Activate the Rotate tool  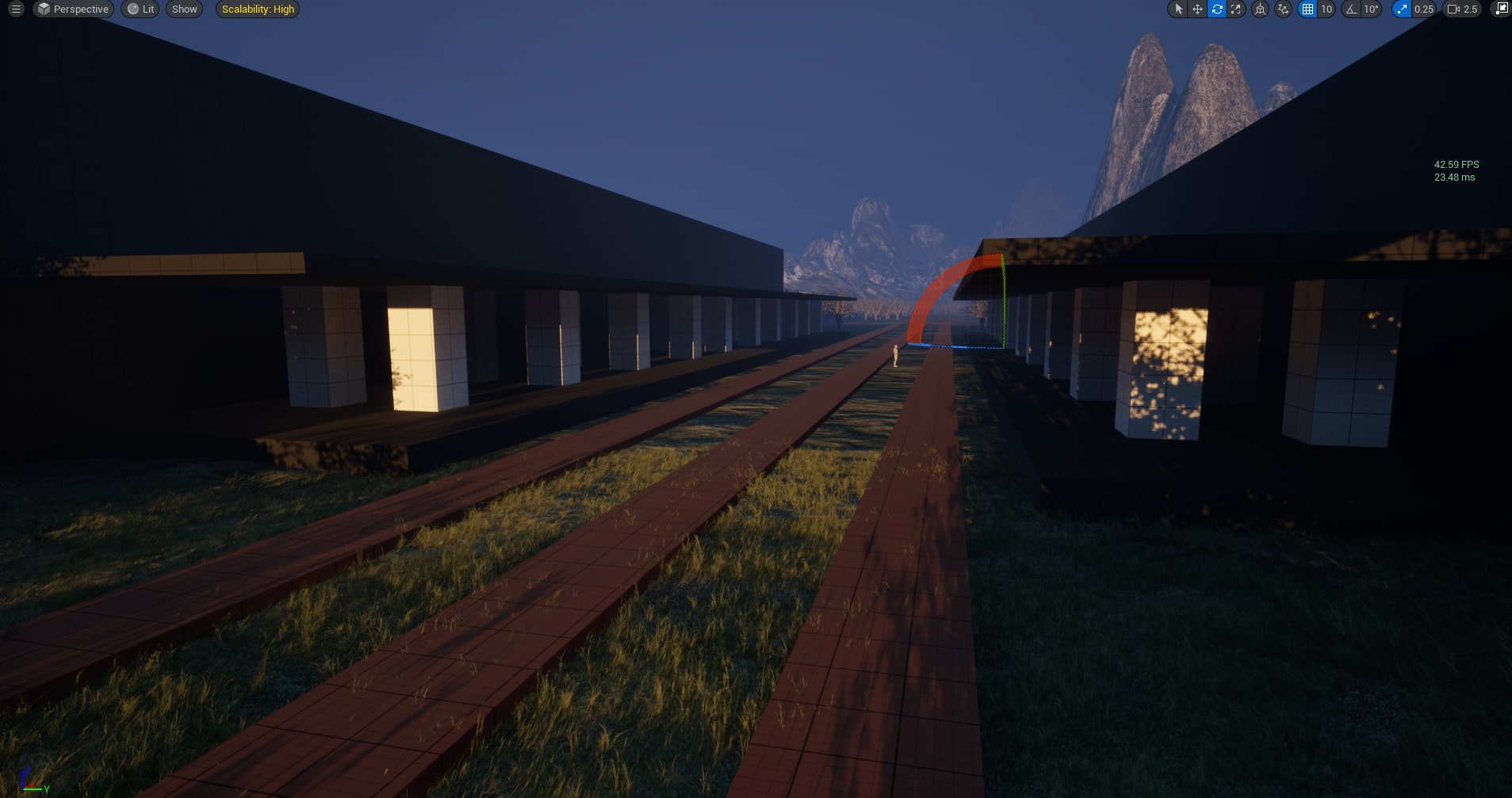[1216, 10]
